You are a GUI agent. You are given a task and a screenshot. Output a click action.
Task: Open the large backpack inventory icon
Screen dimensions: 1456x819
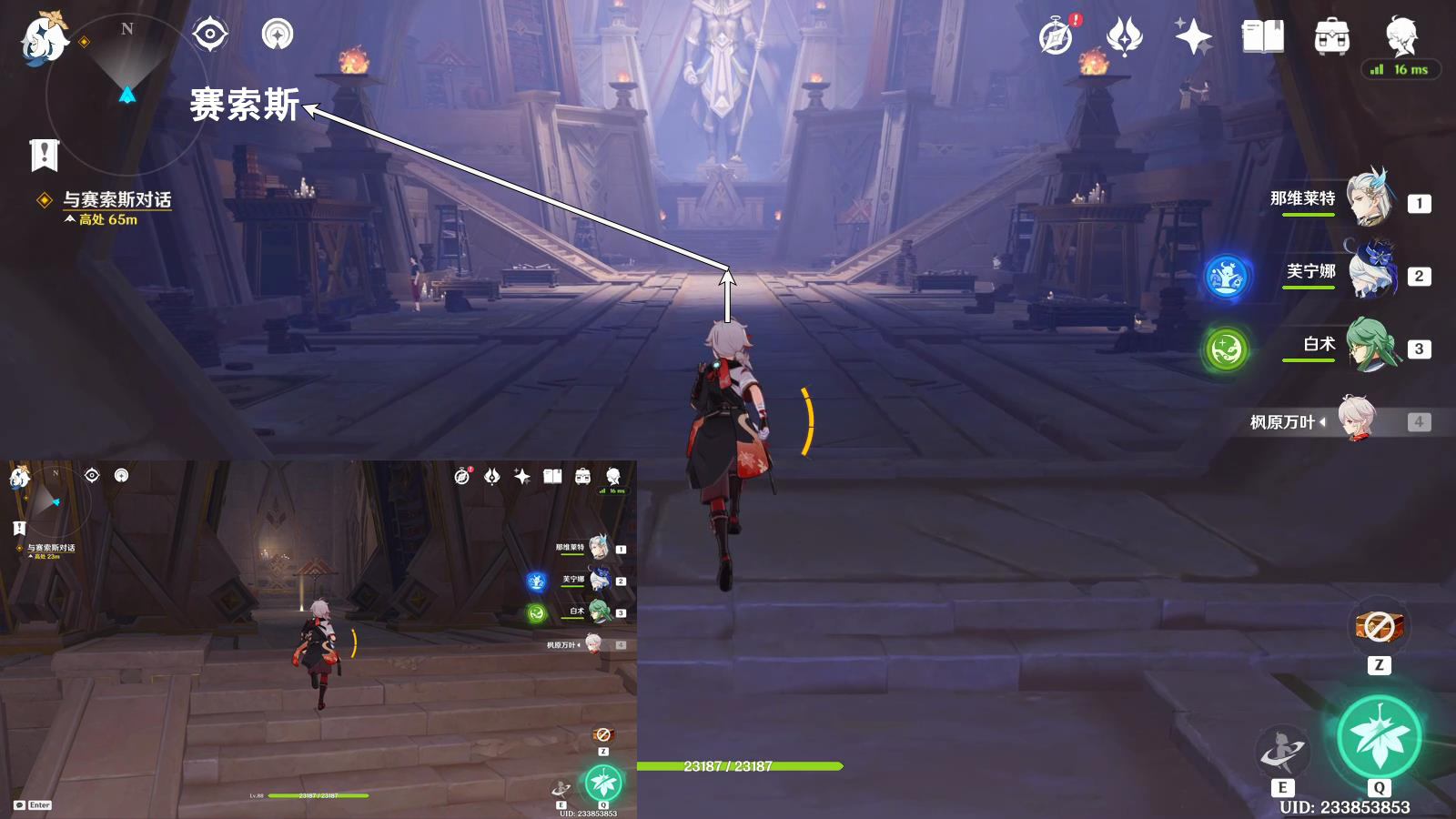point(1331,37)
